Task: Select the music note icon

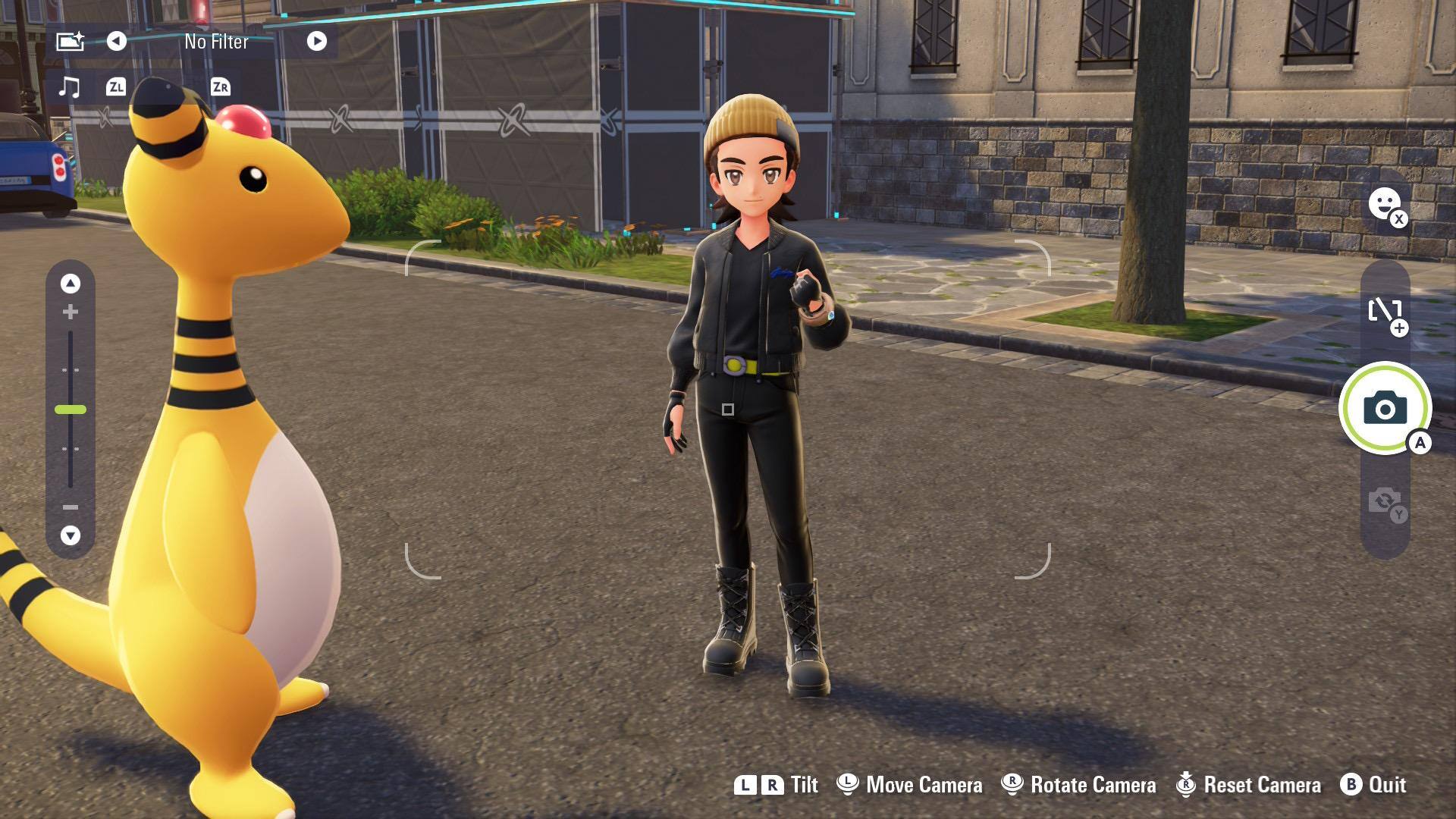Action: [x=69, y=87]
